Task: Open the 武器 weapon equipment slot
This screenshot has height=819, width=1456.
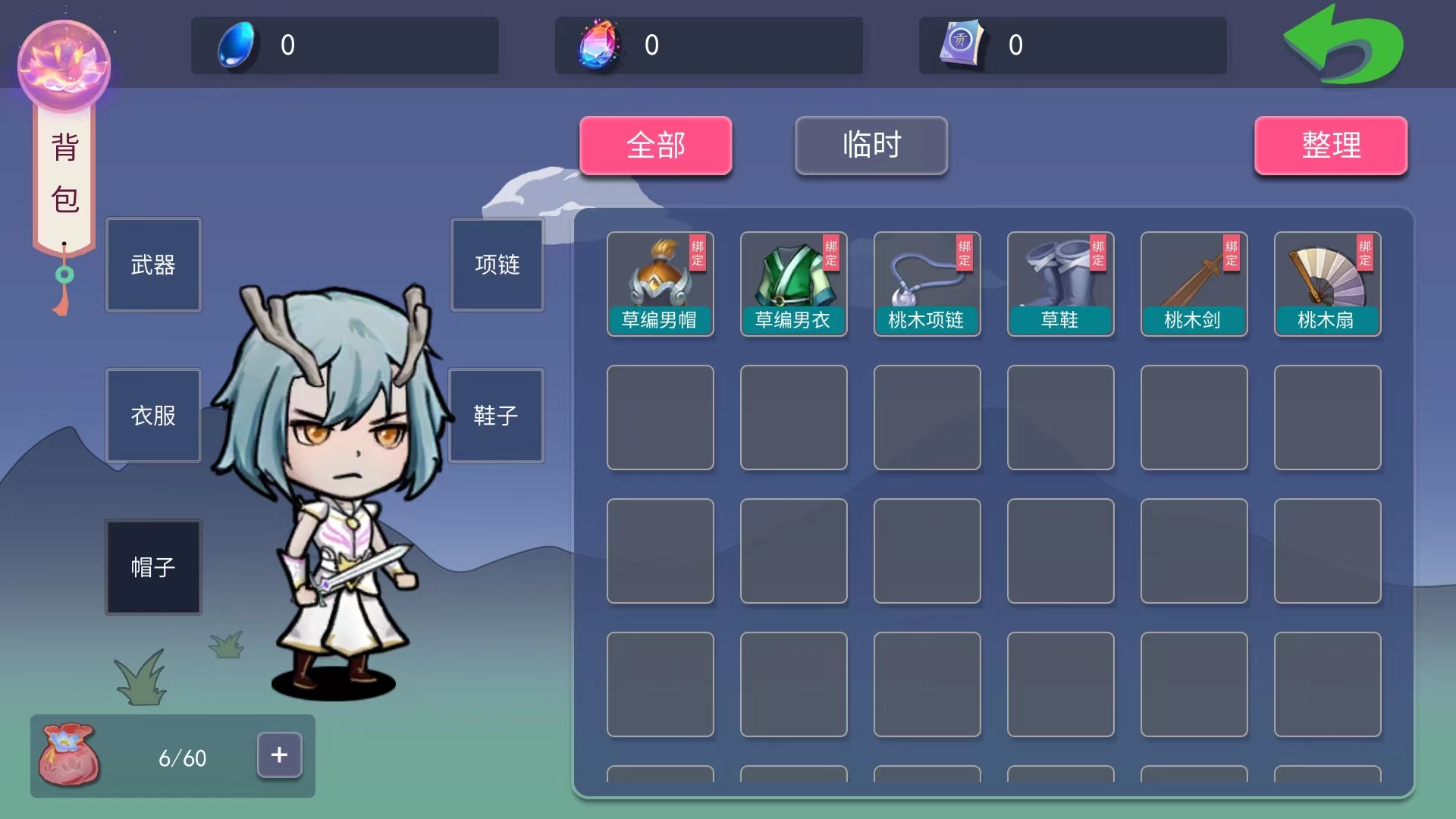Action: tap(153, 265)
